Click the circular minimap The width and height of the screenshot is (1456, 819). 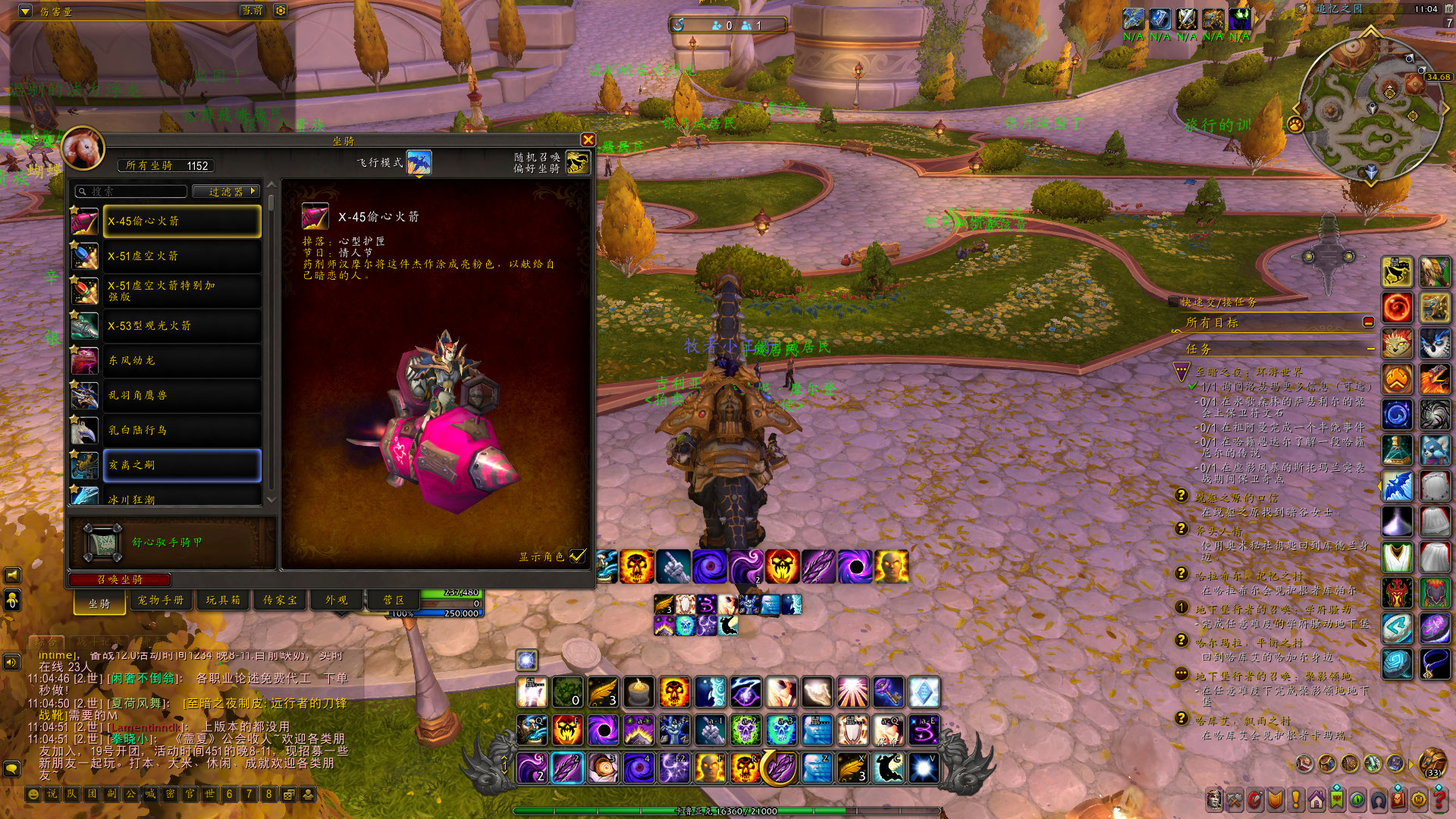point(1371,110)
